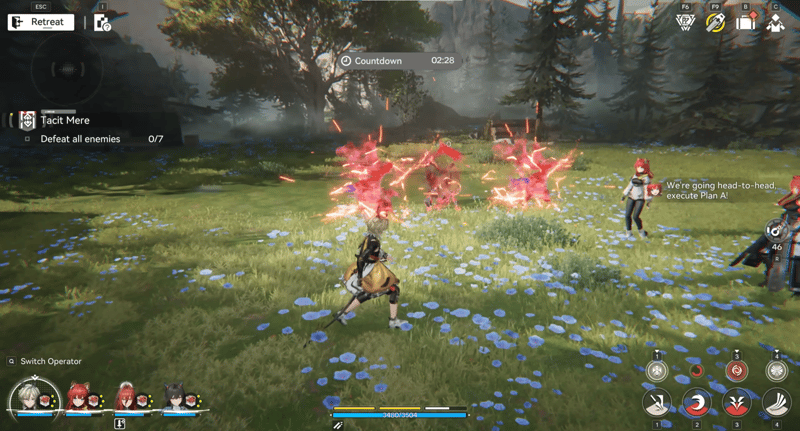Click the round item icon showing 46
Screen dimensions: 800x431
776,230
